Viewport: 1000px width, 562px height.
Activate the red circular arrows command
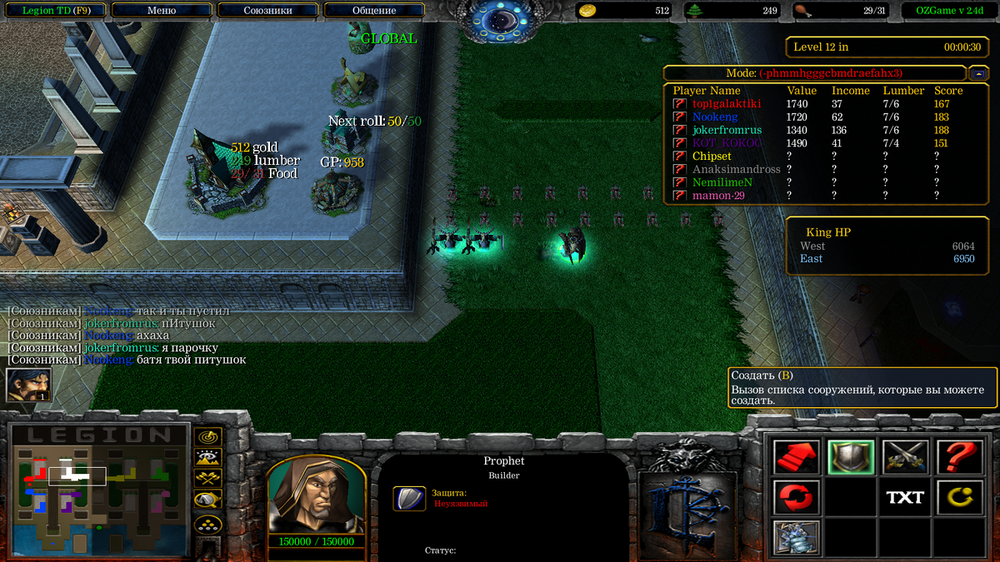[797, 497]
